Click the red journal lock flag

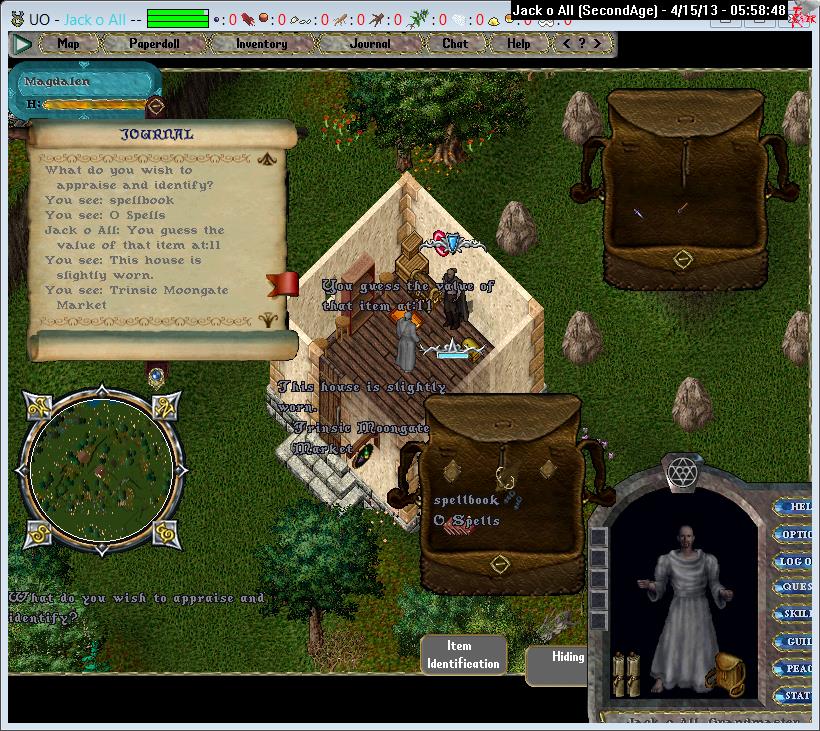[x=283, y=284]
